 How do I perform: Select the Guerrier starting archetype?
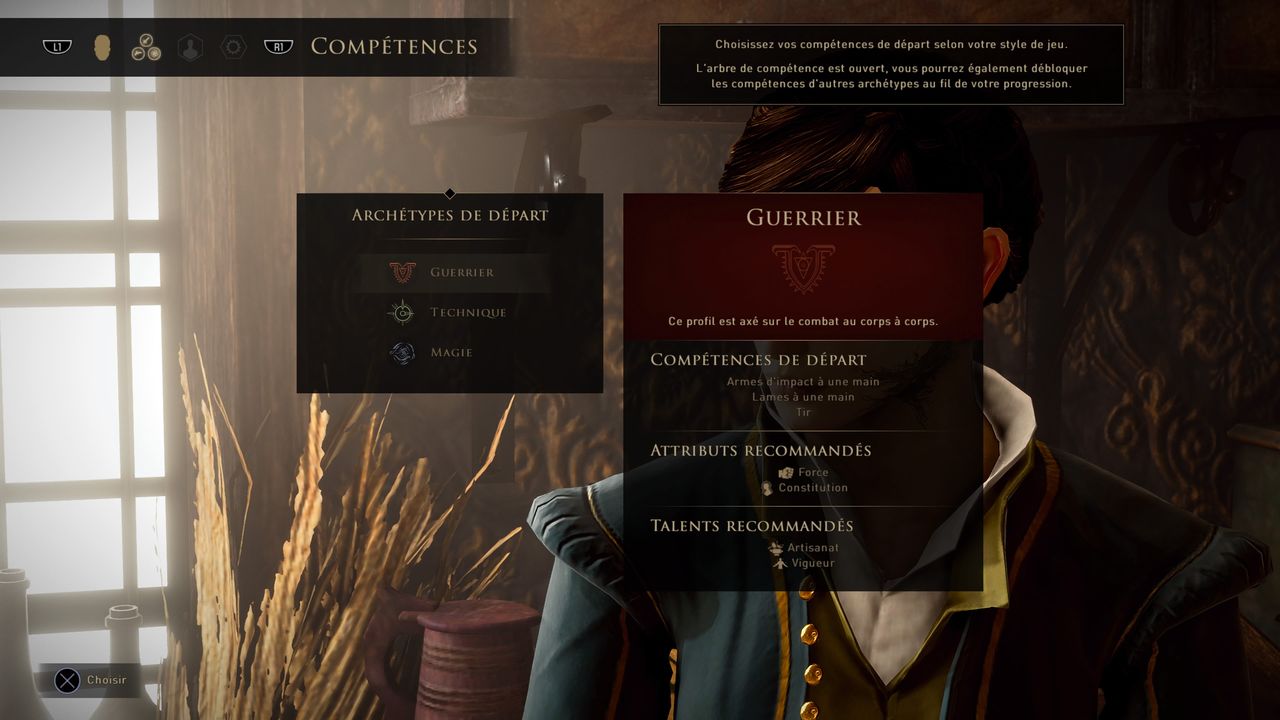tap(455, 272)
